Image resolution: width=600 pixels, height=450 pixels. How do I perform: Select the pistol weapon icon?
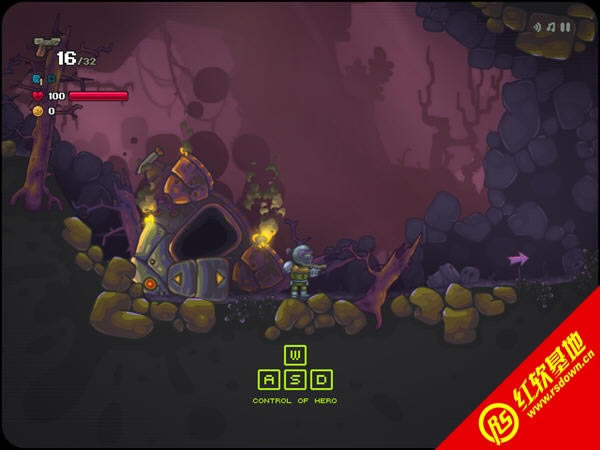point(45,46)
